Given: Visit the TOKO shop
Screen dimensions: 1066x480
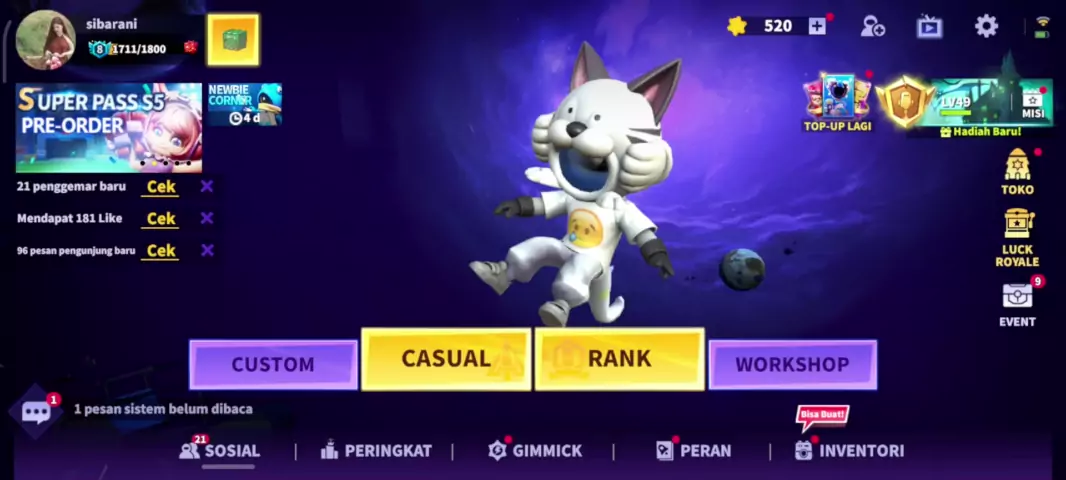Looking at the screenshot, I should [x=1017, y=172].
